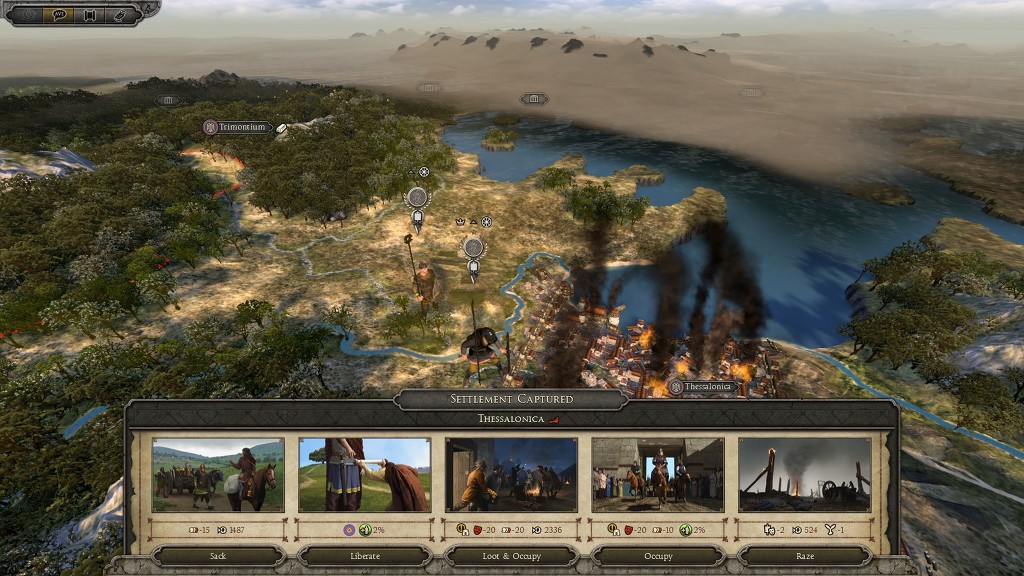This screenshot has width=1024, height=576.
Task: Click the Thessalonica settlement map label
Action: 704,387
